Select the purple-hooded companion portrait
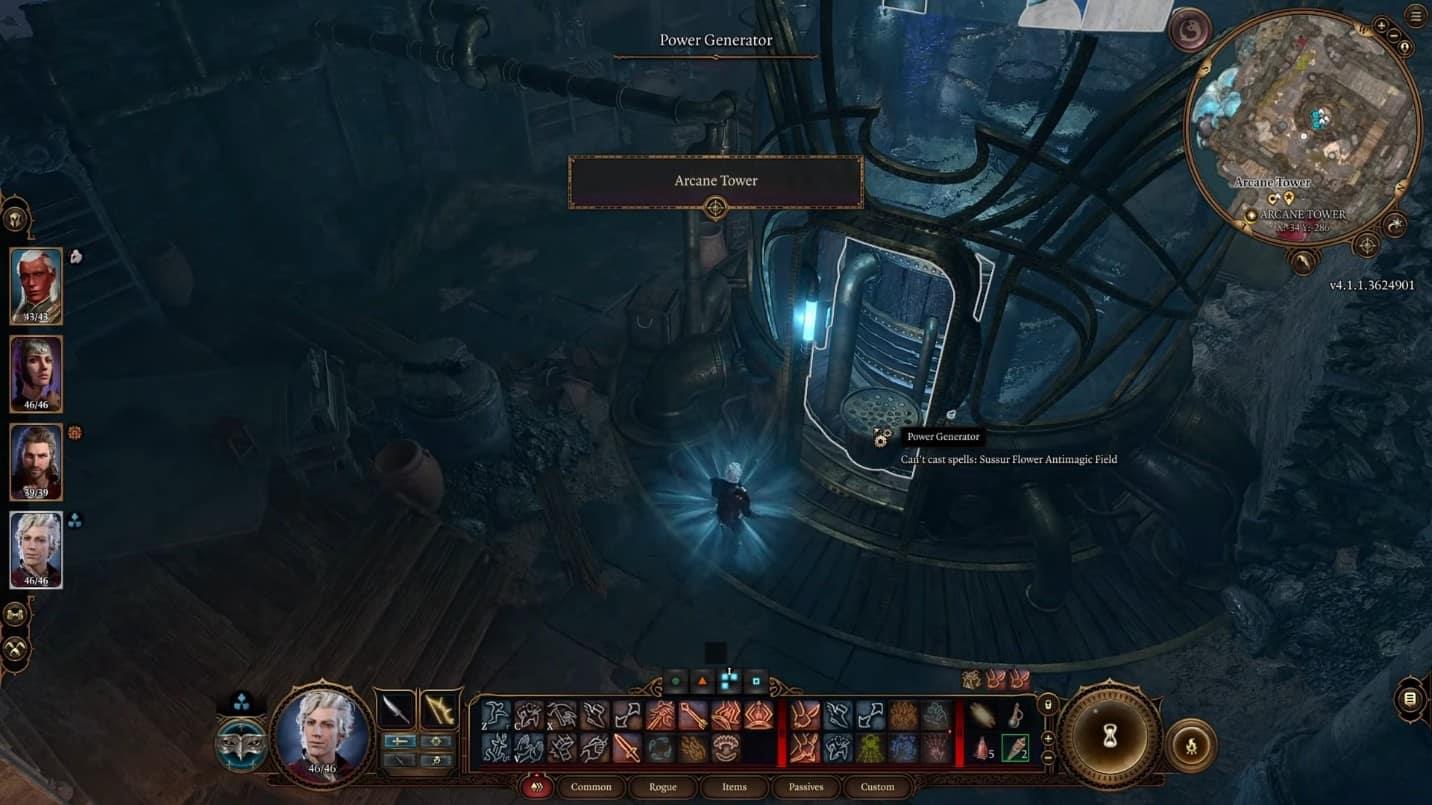 (x=36, y=374)
